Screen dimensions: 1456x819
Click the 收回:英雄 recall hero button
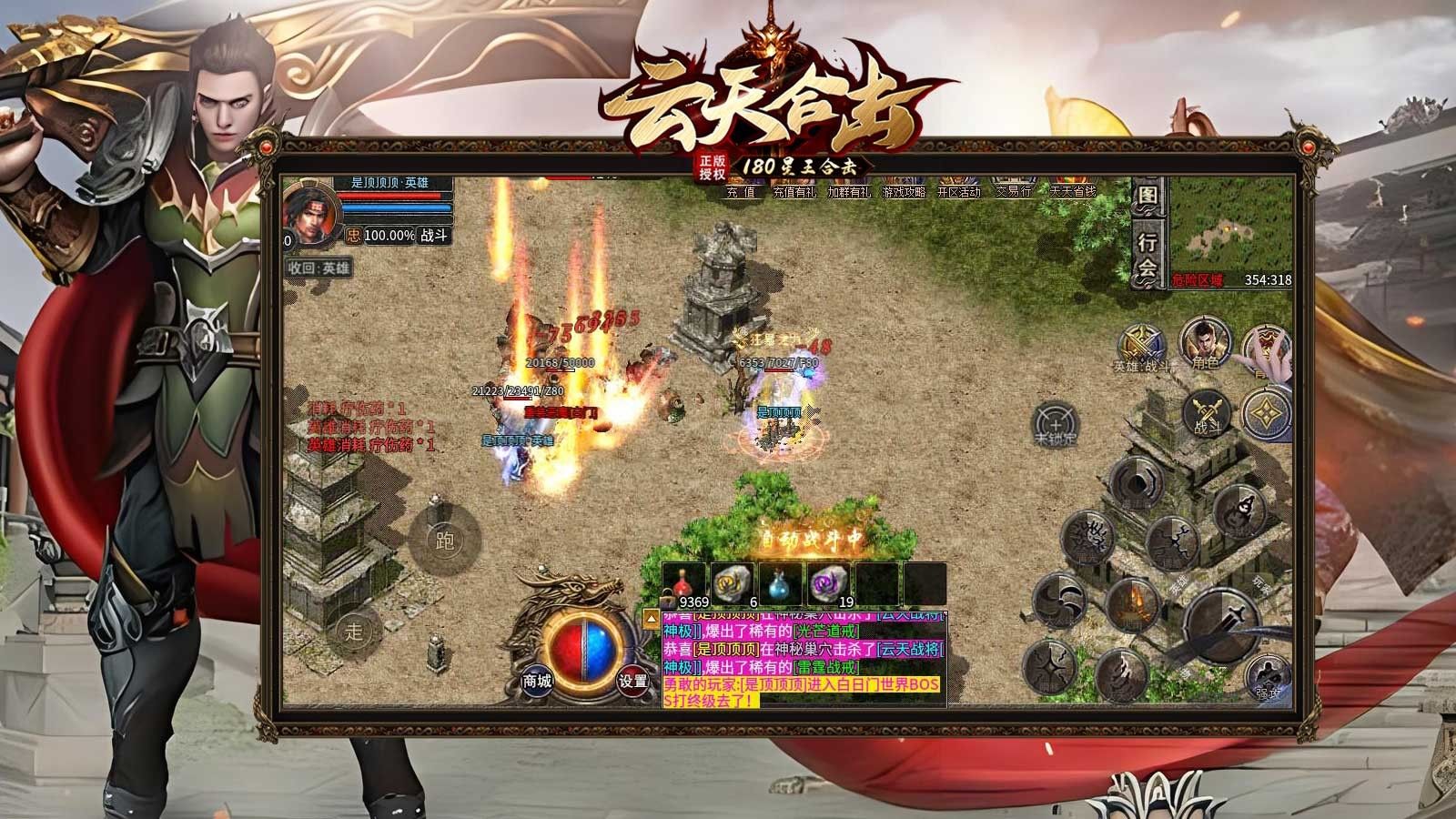click(318, 268)
